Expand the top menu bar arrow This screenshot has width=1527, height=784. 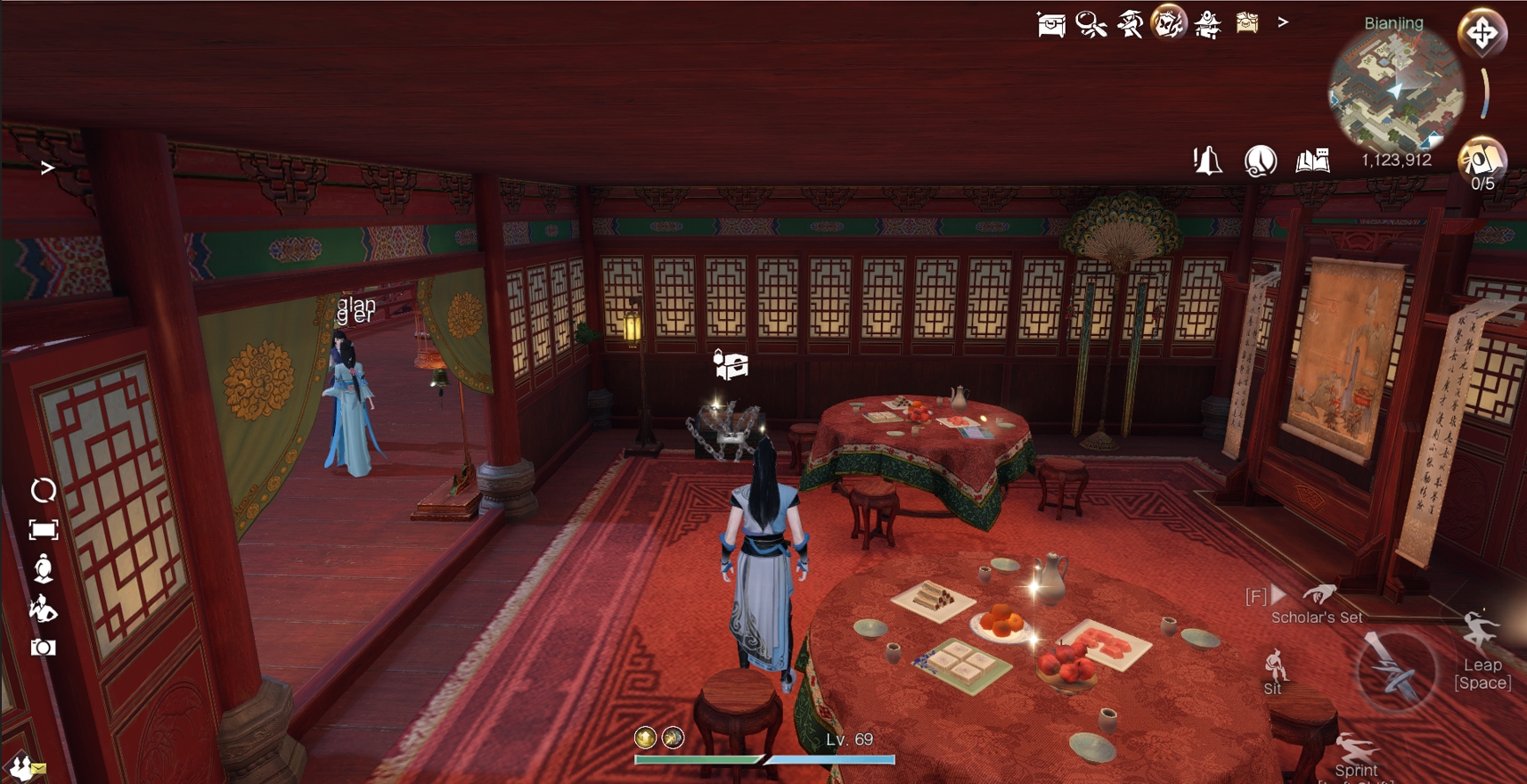point(1283,22)
